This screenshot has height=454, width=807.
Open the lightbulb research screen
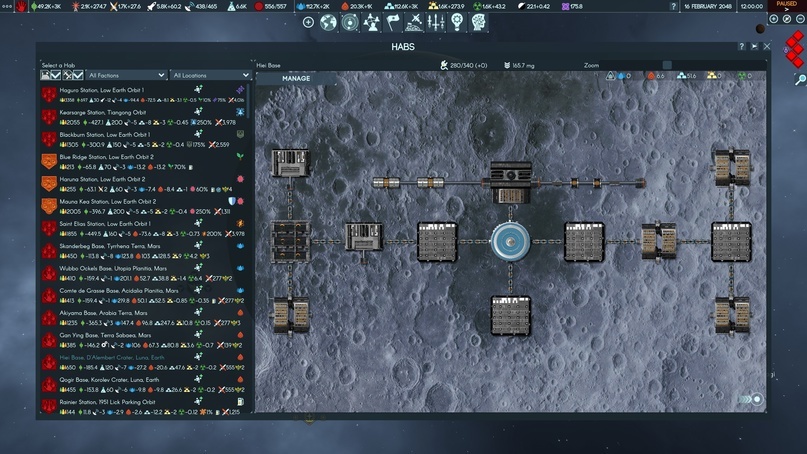coord(458,22)
